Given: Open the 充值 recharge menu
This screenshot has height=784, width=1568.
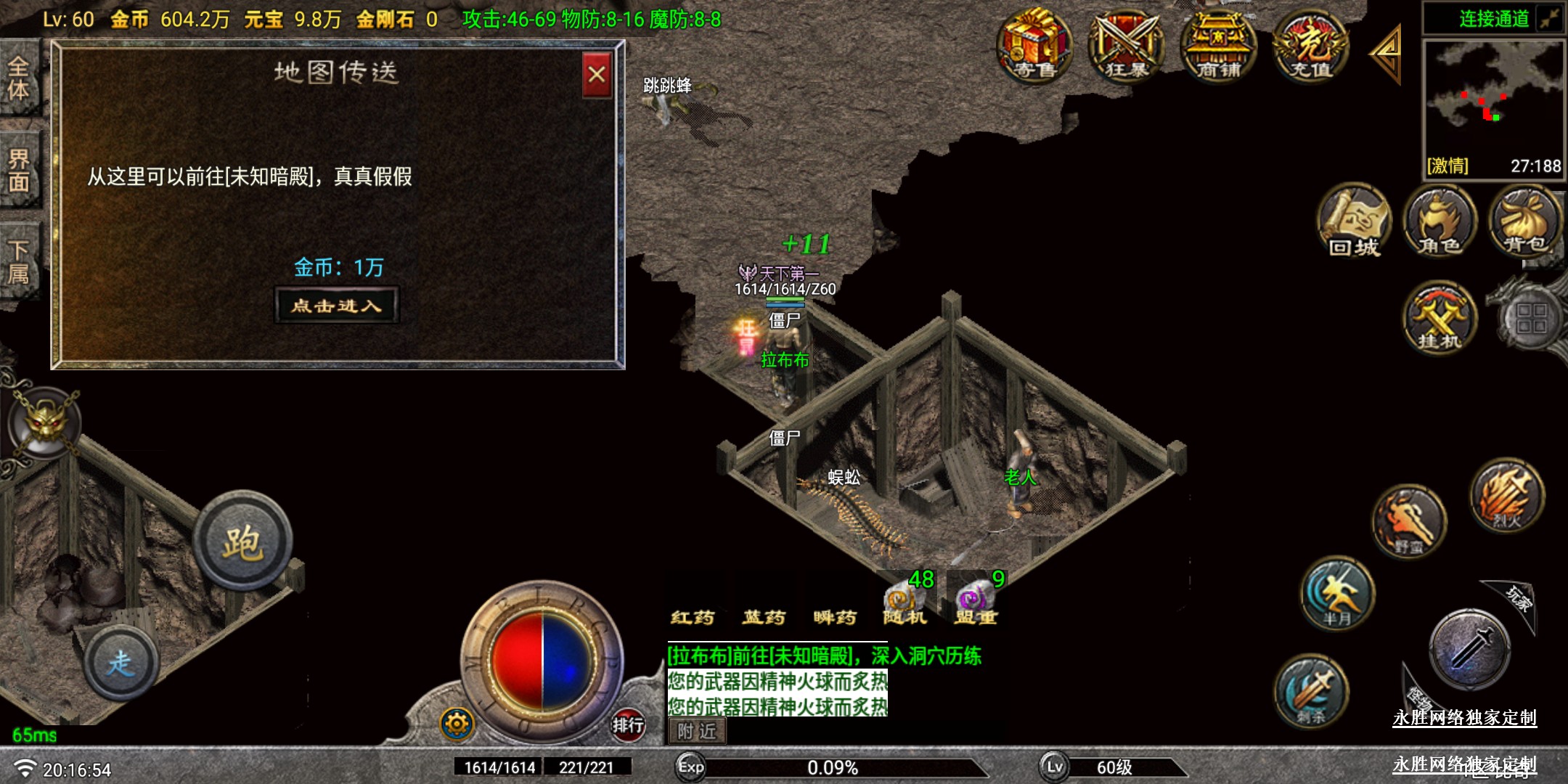Looking at the screenshot, I should click(1310, 46).
